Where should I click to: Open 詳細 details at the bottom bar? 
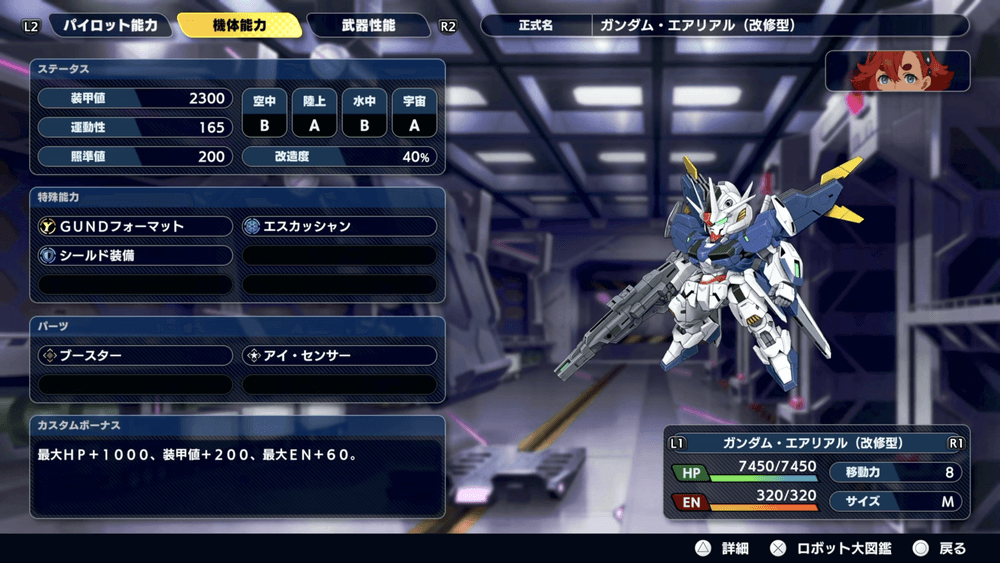pyautogui.click(x=722, y=548)
